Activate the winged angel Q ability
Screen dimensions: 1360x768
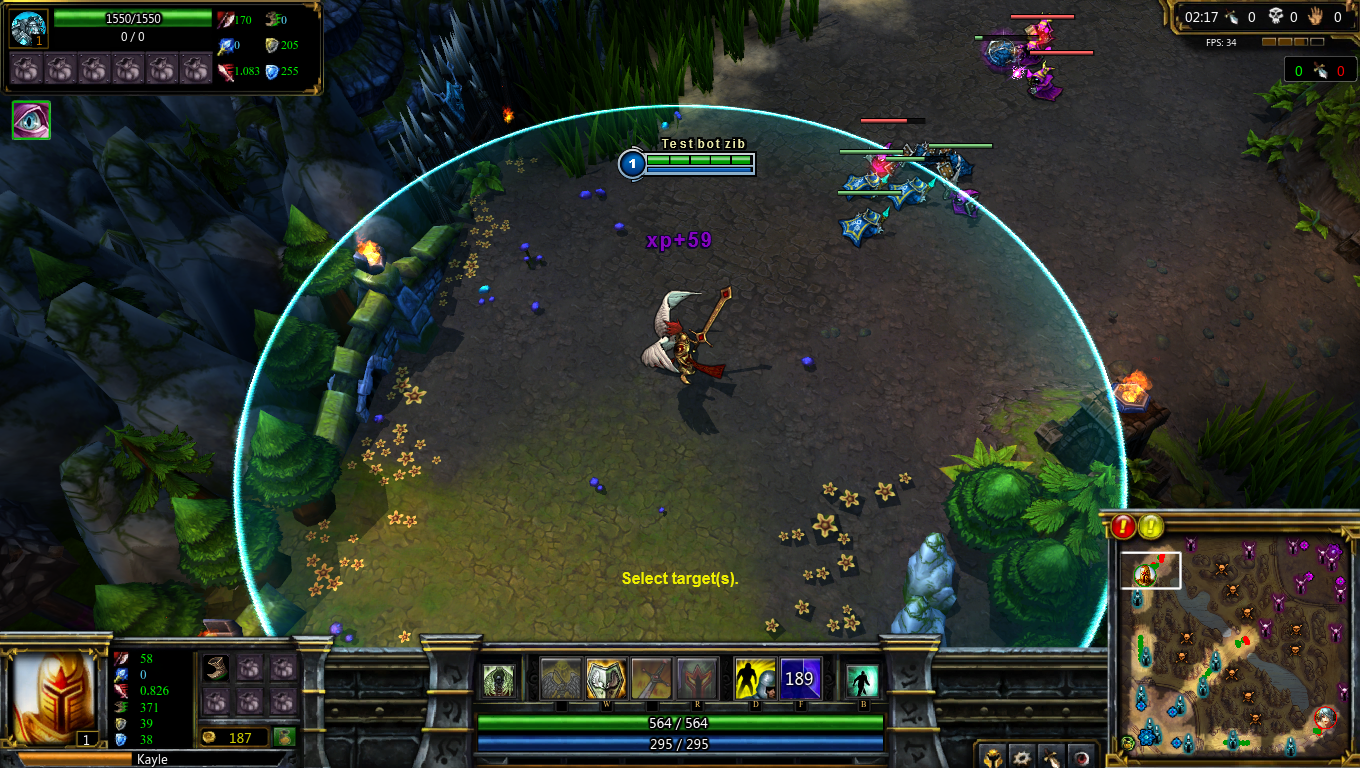560,678
